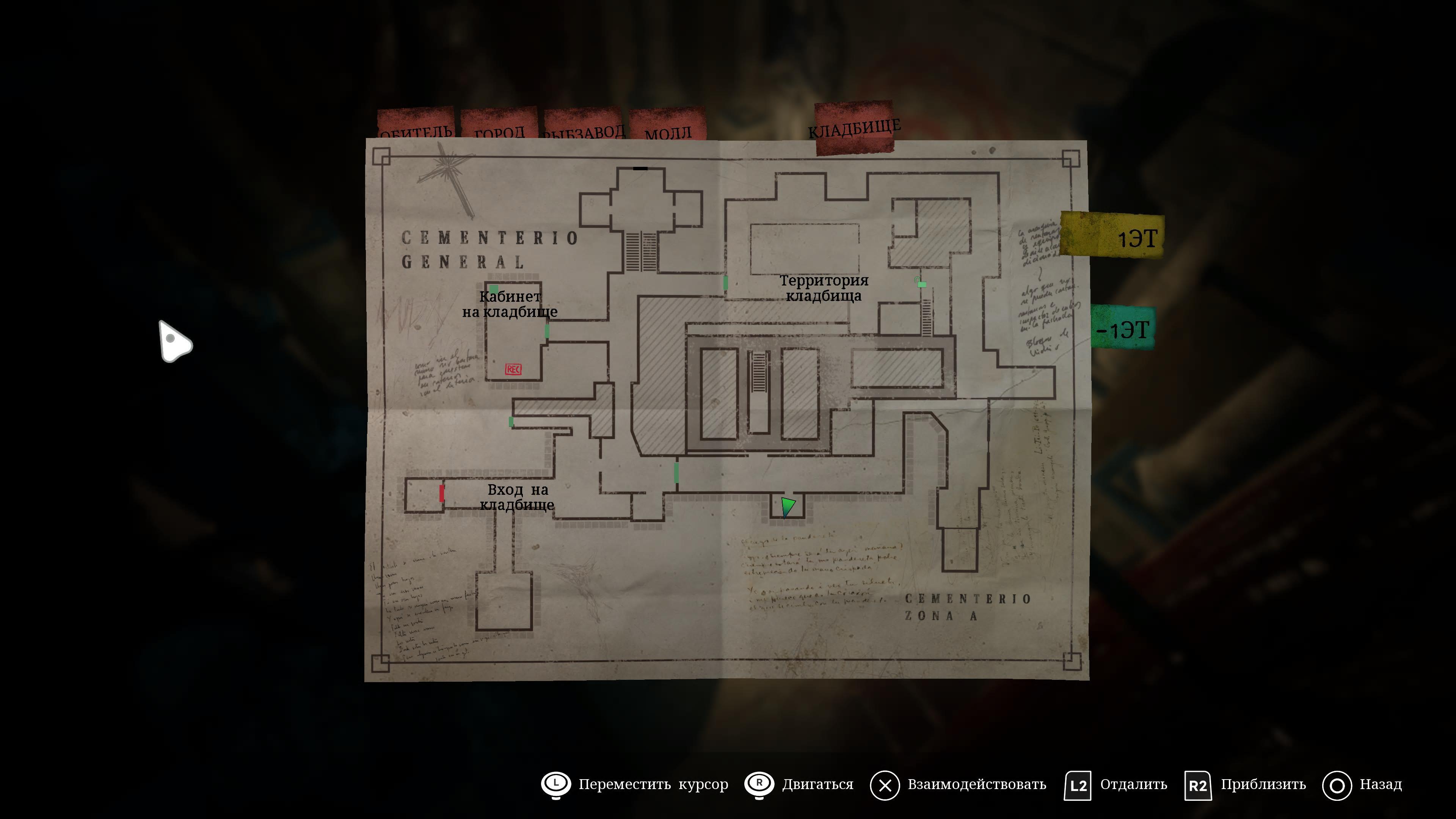Open the ГОРОД map tab

pyautogui.click(x=499, y=127)
